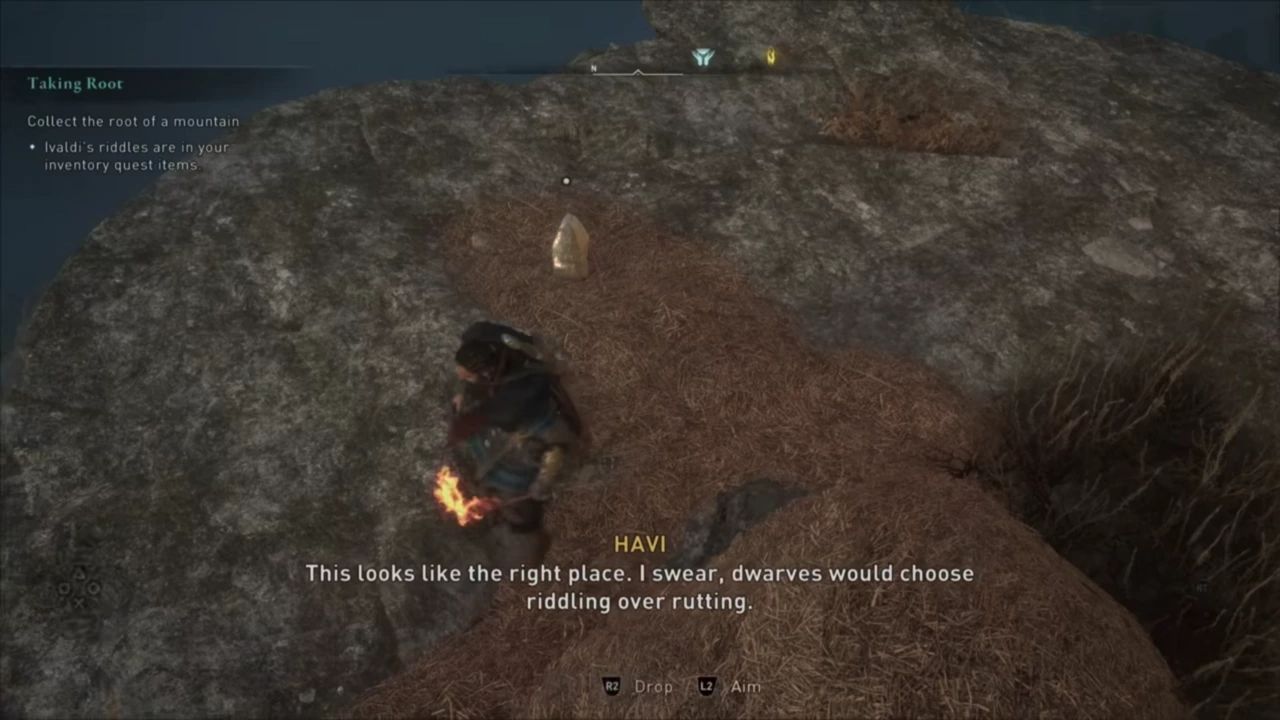1280x720 pixels.
Task: Click the subtitle dialogue text
Action: pyautogui.click(x=639, y=587)
